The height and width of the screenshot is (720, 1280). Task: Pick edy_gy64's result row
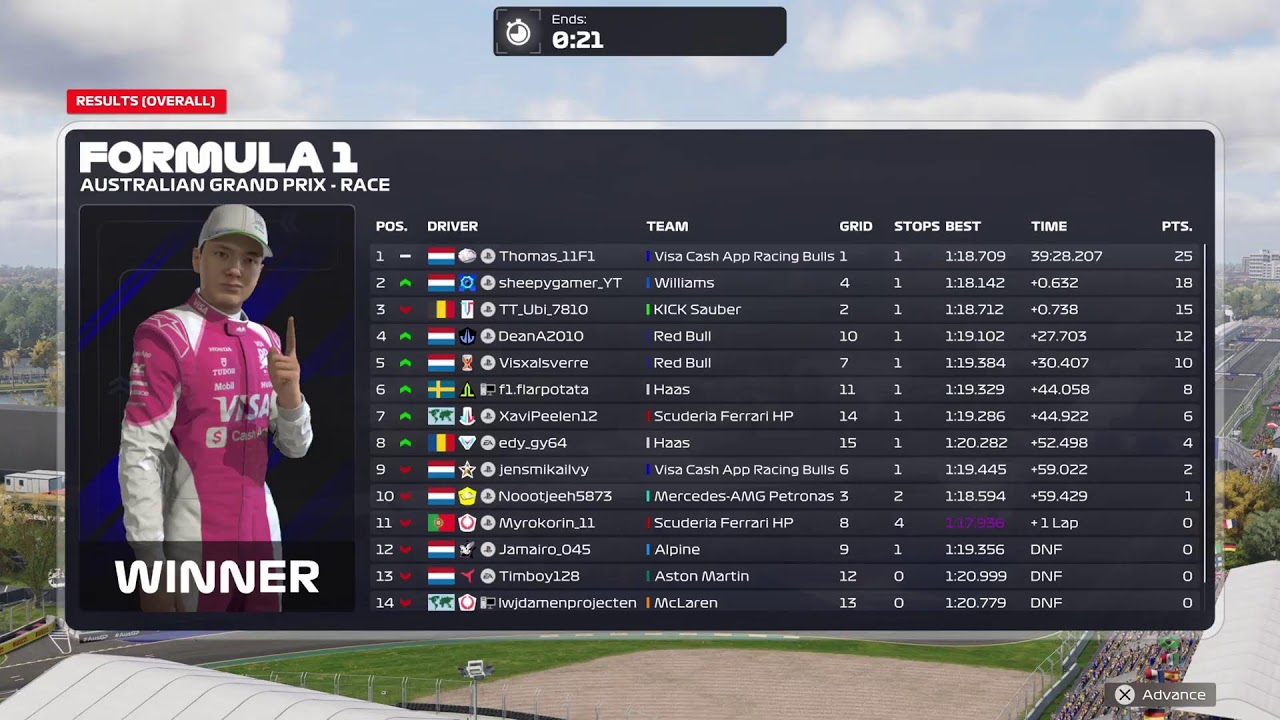(x=785, y=443)
